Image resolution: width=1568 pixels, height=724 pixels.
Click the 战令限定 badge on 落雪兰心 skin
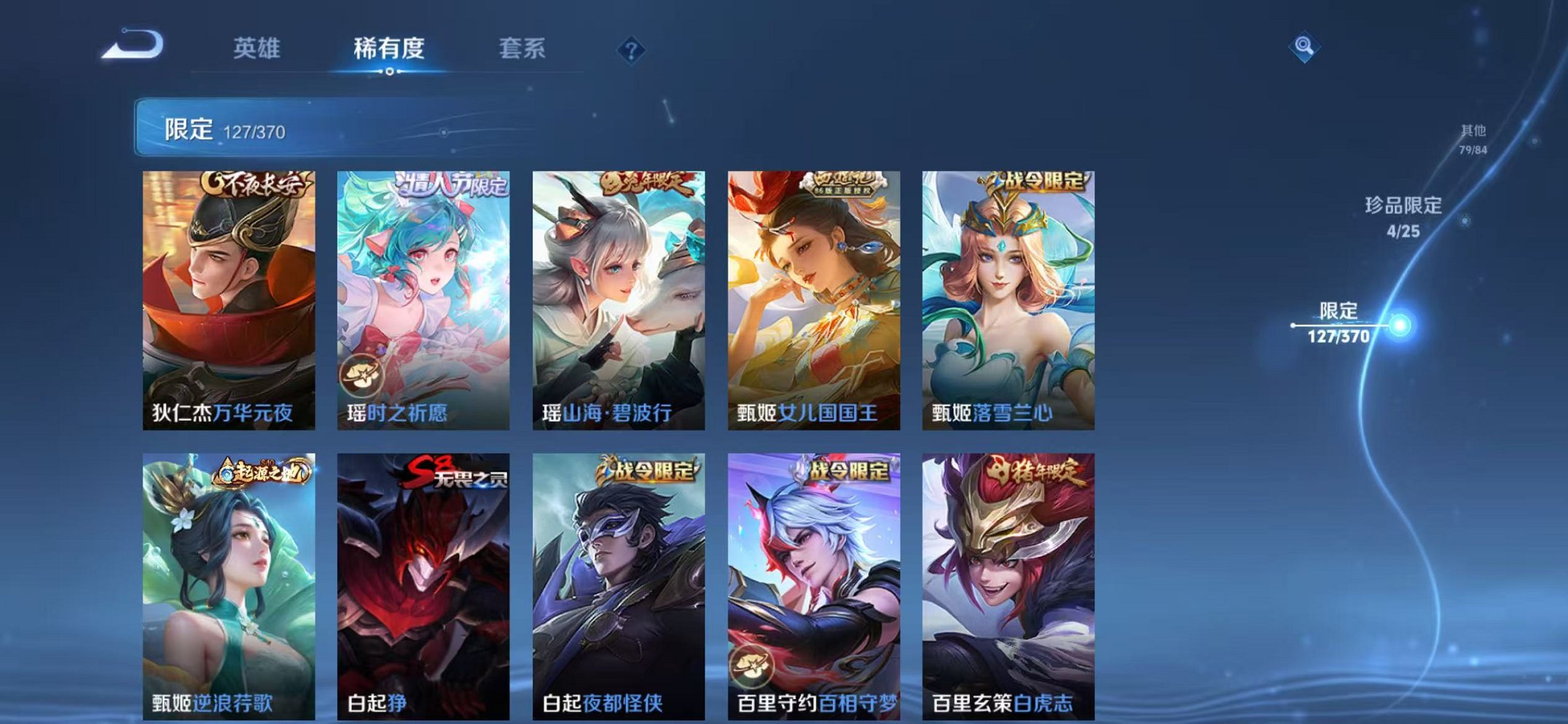(x=1035, y=183)
